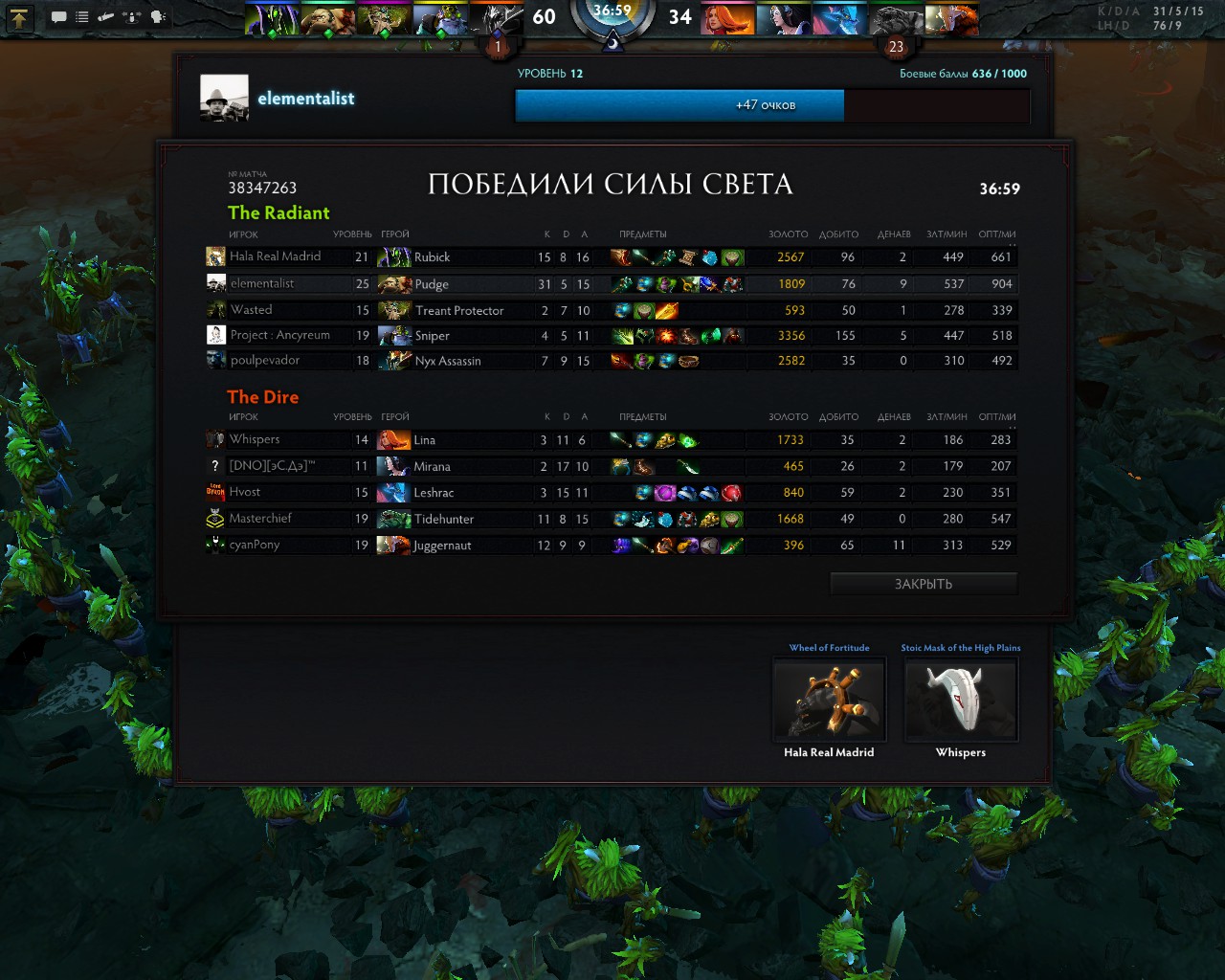Image resolution: width=1225 pixels, height=980 pixels.
Task: Open the chat speech bubble icon
Action: [58, 17]
